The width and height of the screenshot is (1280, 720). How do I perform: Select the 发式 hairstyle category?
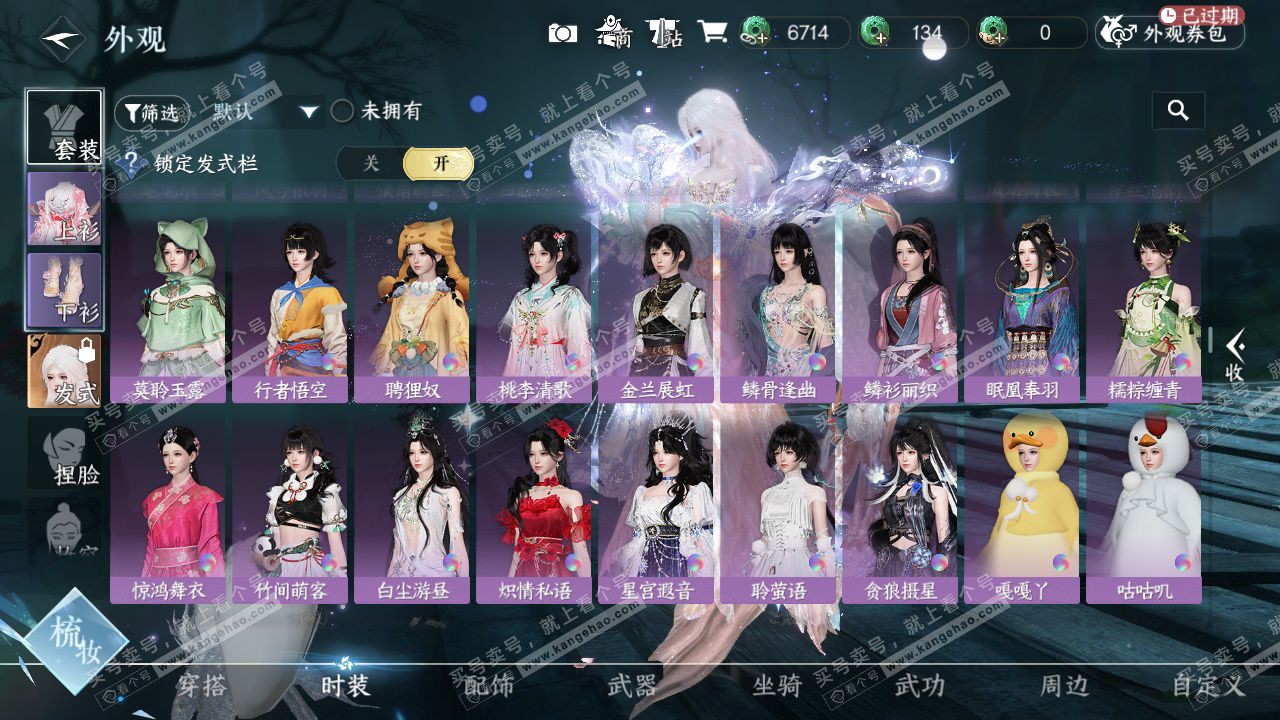65,371
